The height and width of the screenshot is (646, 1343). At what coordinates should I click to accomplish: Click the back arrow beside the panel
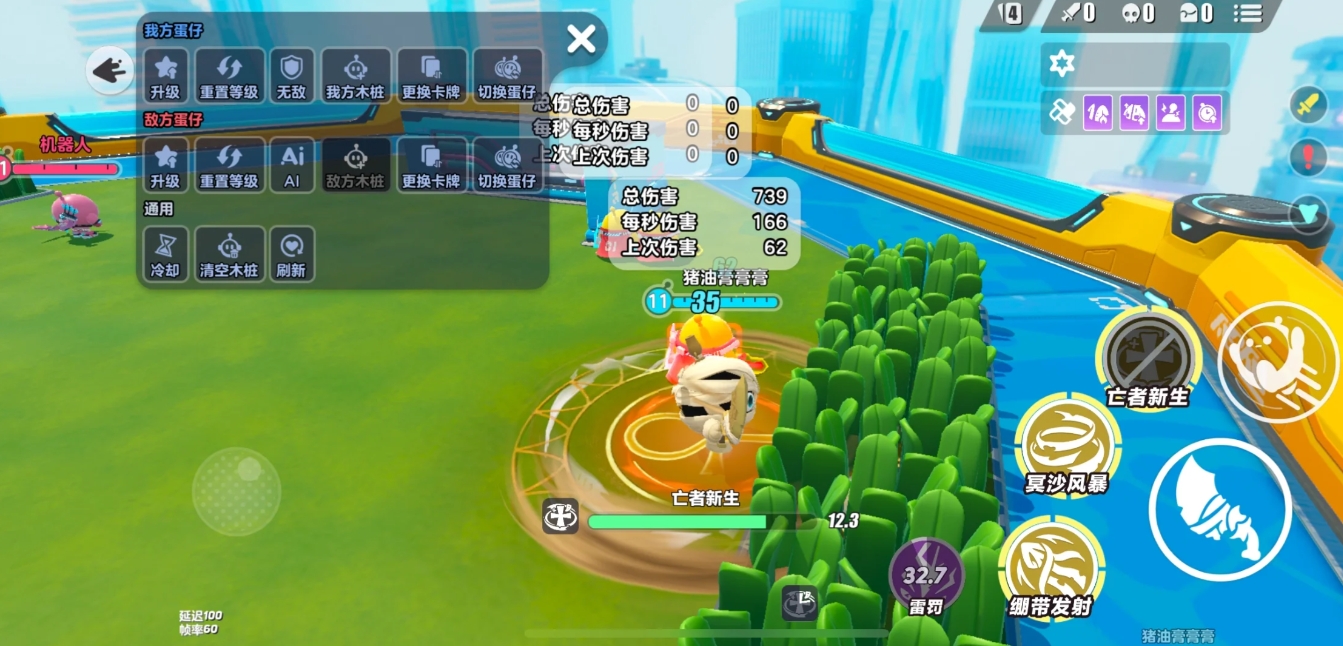[109, 71]
